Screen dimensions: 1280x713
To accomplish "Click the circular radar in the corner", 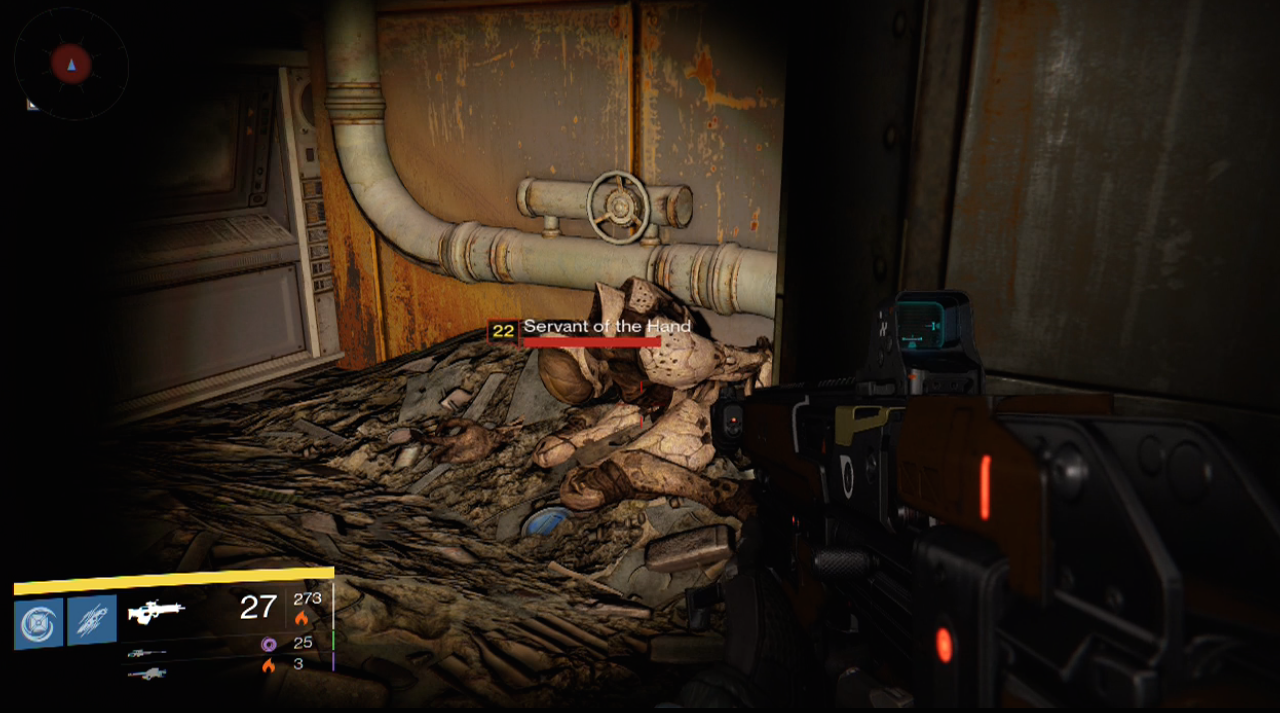I will coord(71,65).
